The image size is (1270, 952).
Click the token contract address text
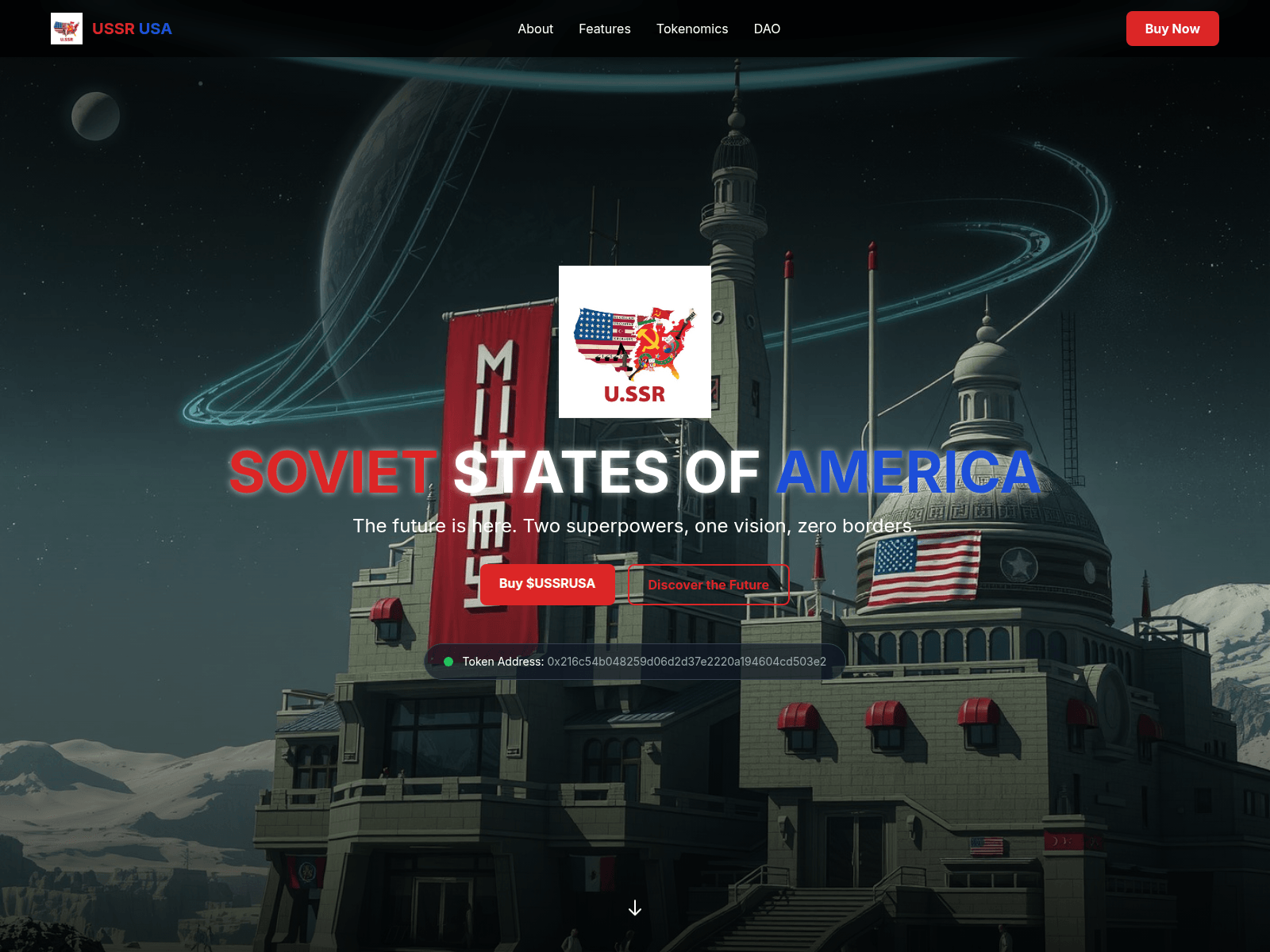[686, 661]
